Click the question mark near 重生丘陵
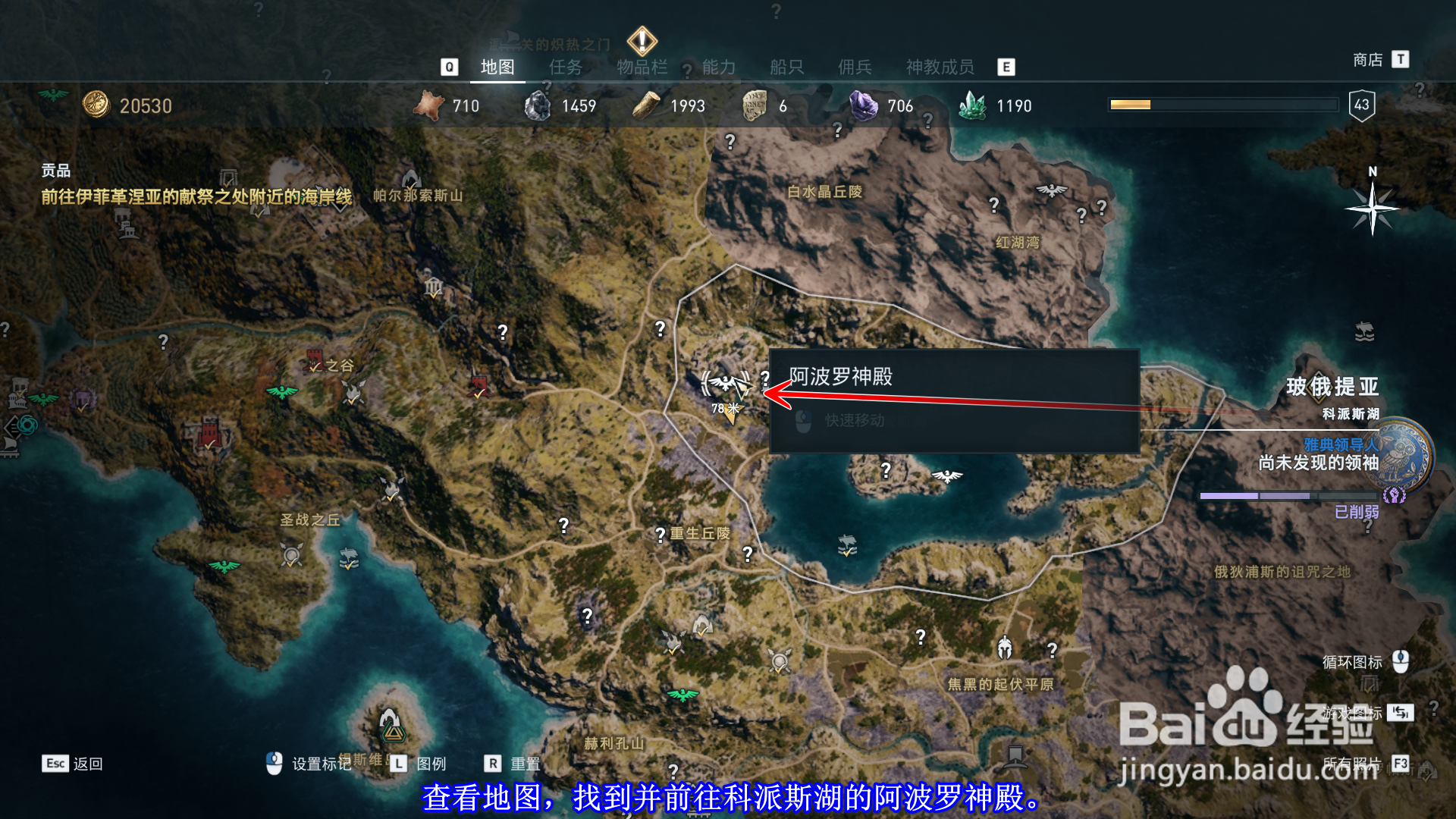 [x=658, y=535]
